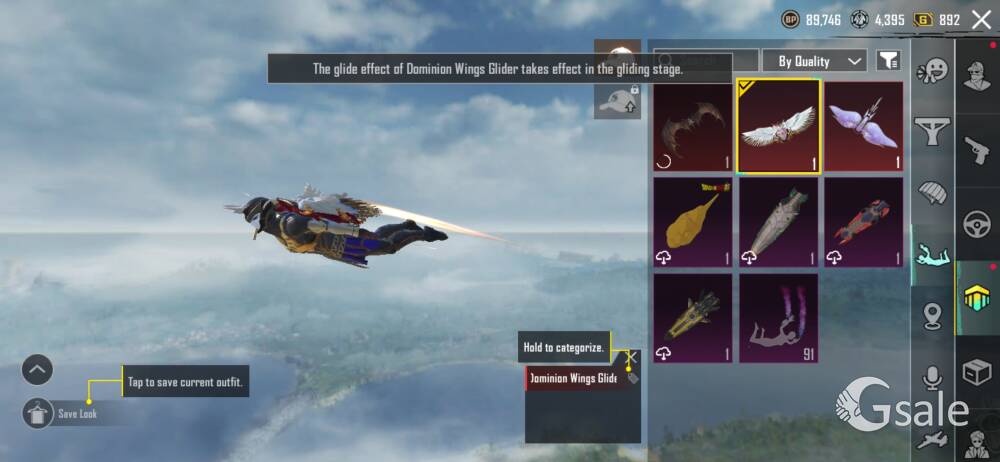The width and height of the screenshot is (1000, 462).
Task: Open the By Quality sort dropdown
Action: 814,61
